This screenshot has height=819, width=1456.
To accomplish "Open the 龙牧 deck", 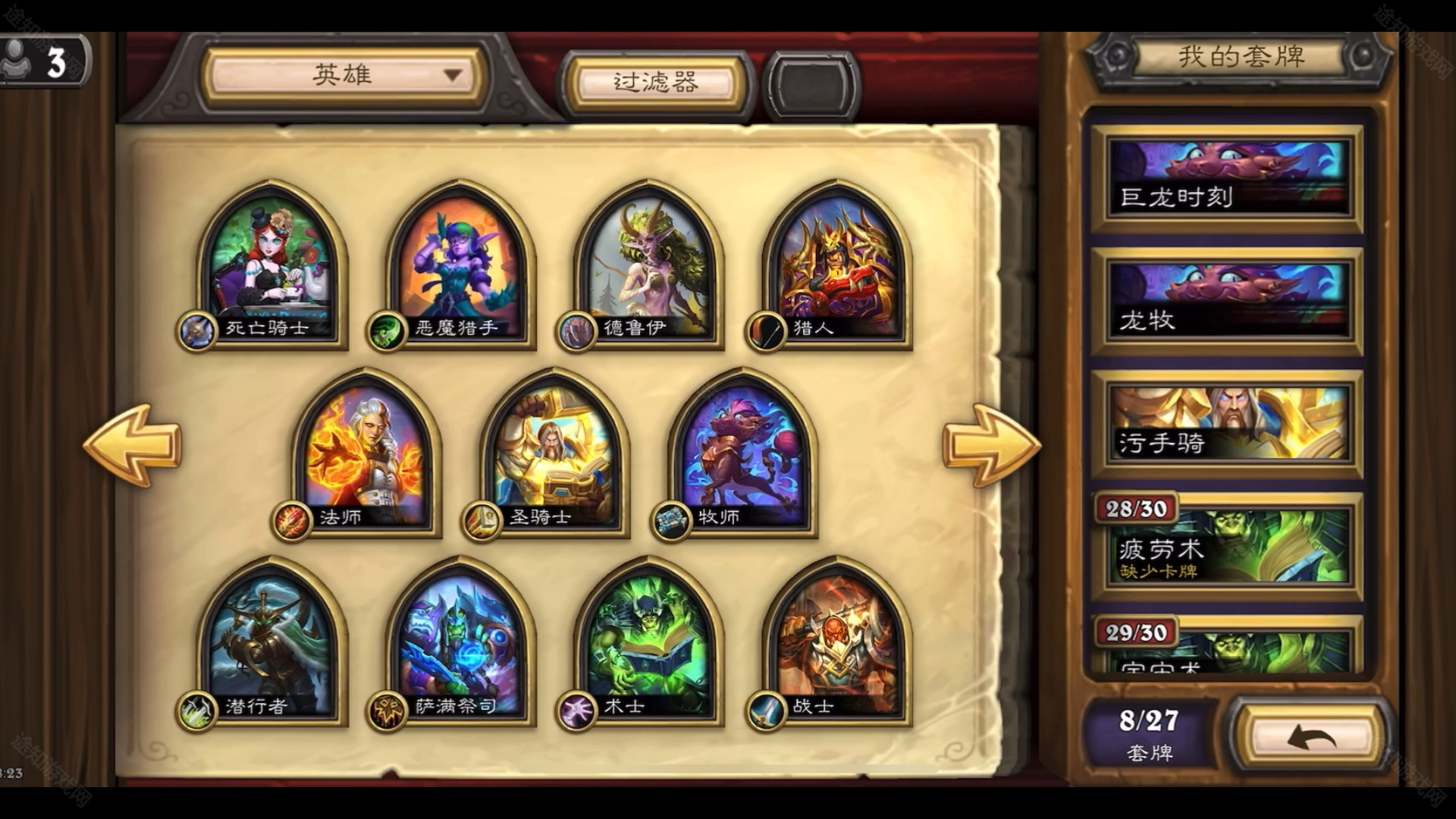I will (x=1226, y=301).
